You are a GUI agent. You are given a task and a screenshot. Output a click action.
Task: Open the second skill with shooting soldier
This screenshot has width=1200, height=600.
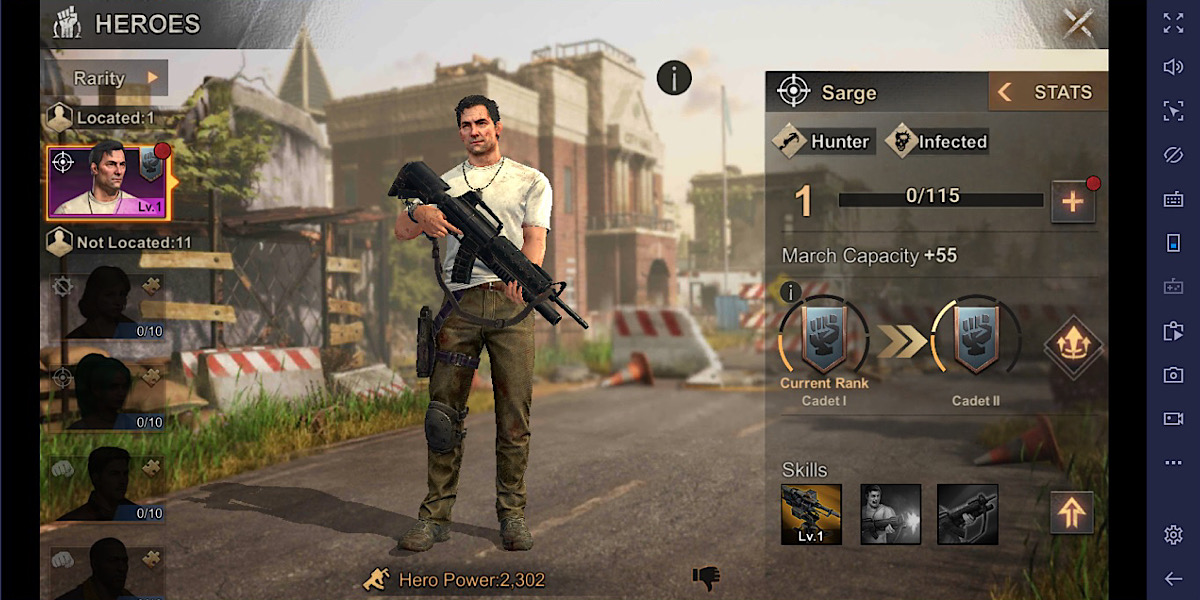pyautogui.click(x=890, y=514)
